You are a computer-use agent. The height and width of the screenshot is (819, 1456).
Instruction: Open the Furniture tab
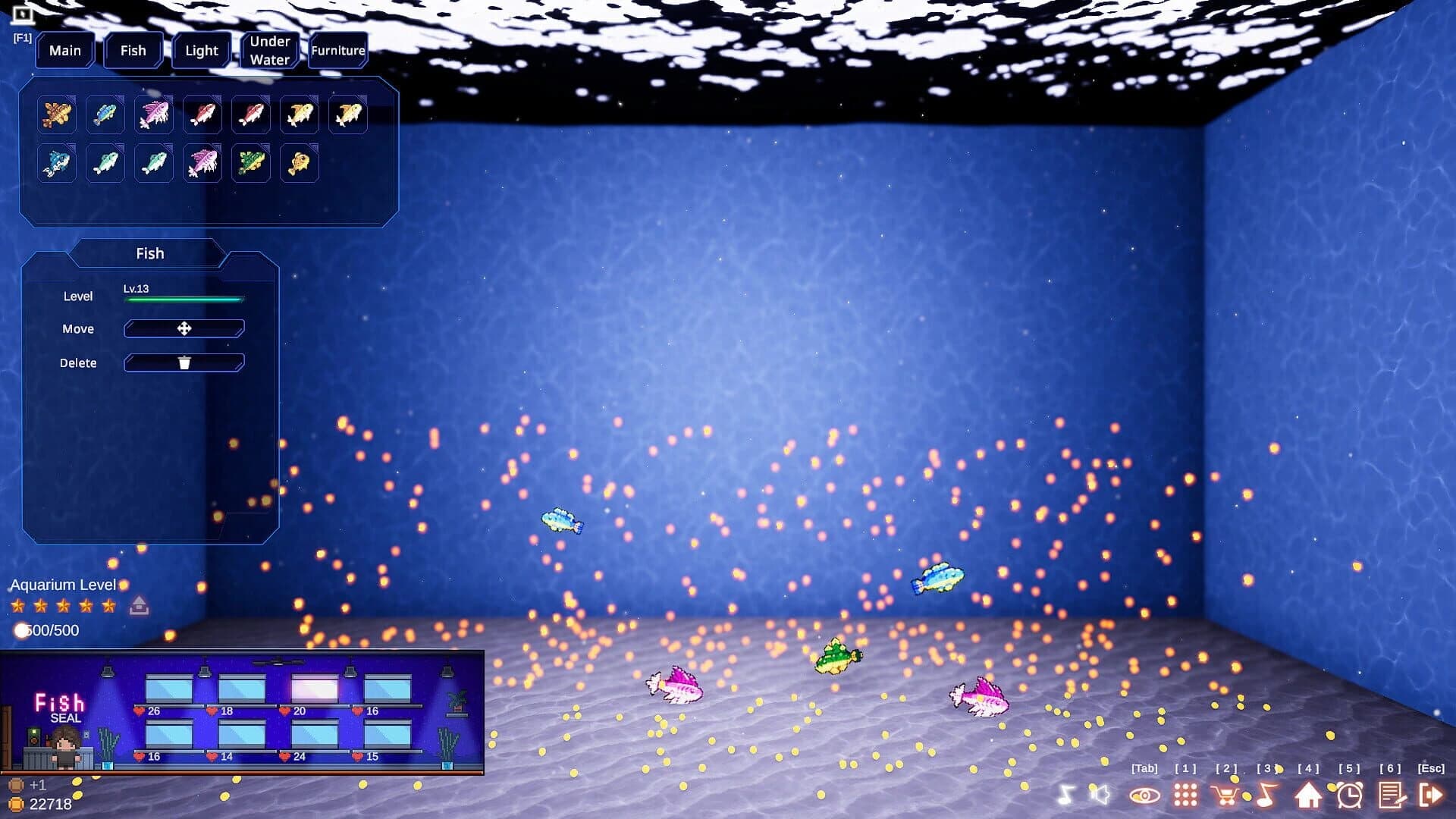(x=337, y=50)
